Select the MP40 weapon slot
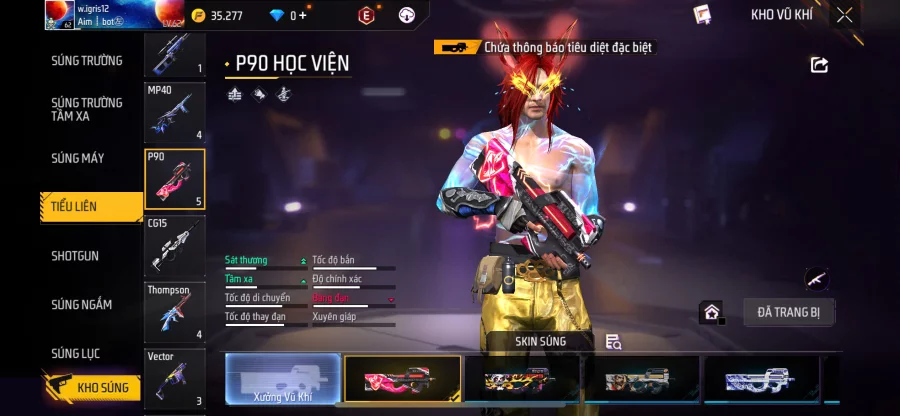This screenshot has height=416, width=900. point(175,112)
